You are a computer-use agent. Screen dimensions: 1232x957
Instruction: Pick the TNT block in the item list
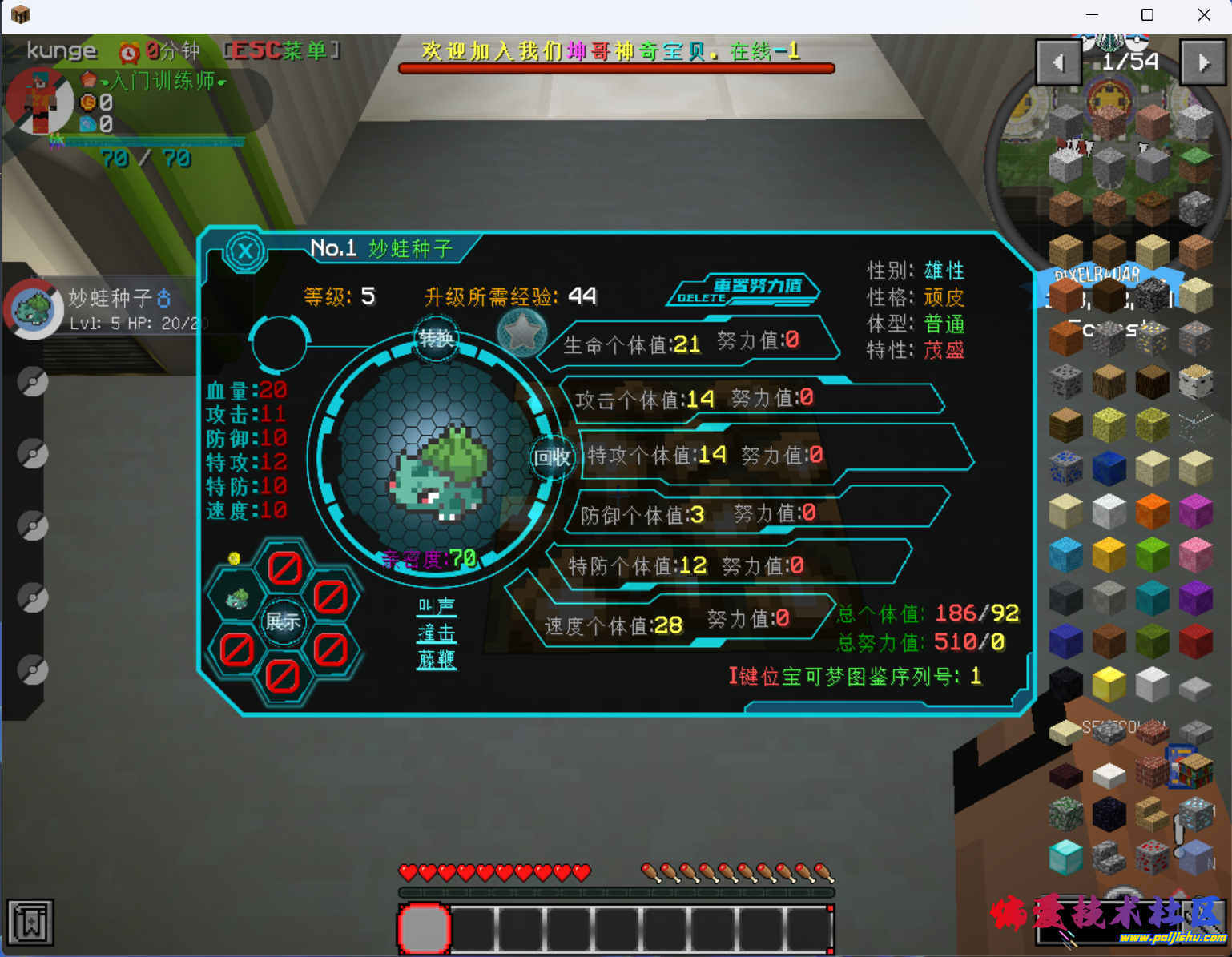[x=1195, y=642]
